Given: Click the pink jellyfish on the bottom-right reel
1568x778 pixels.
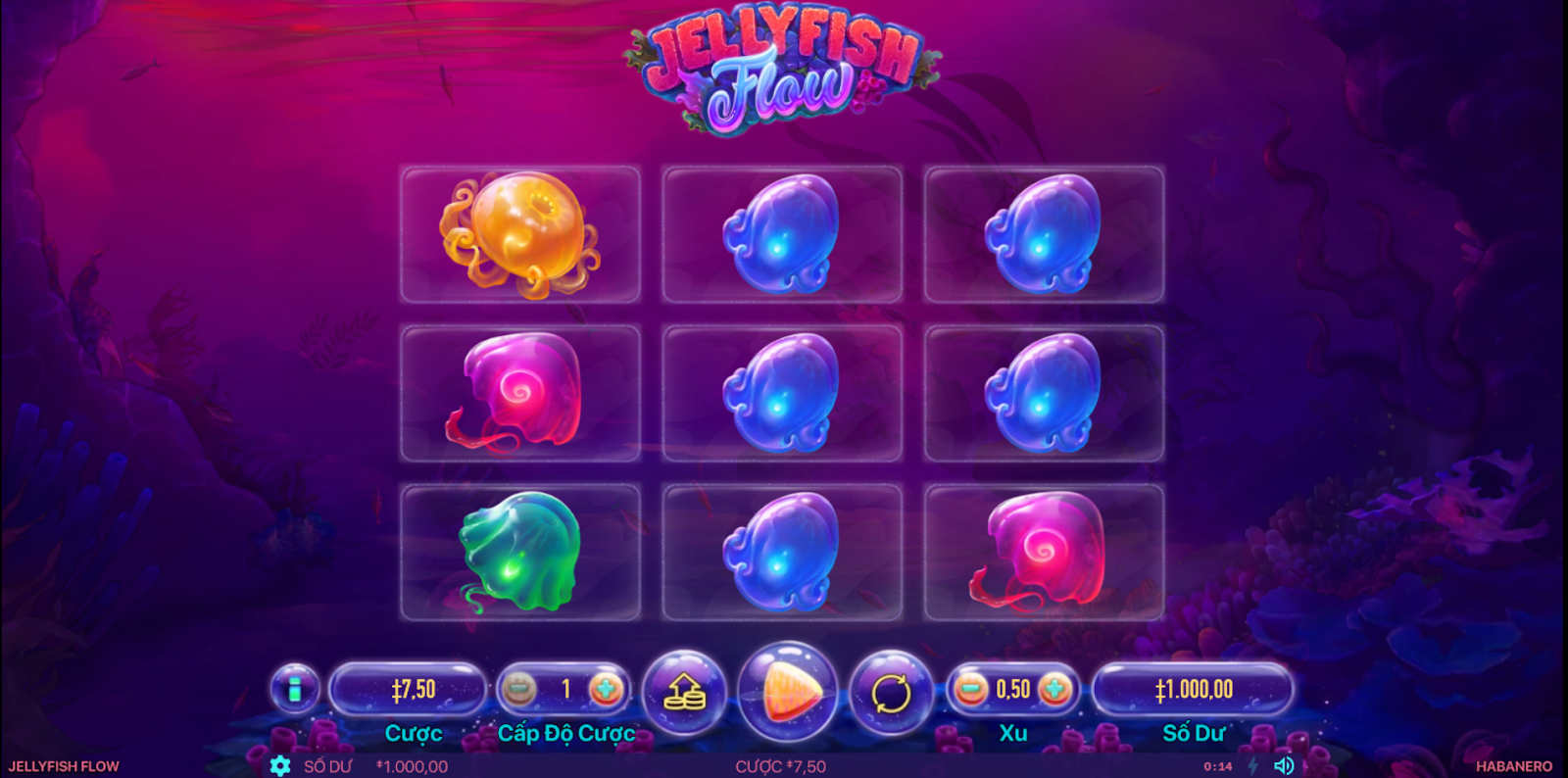Looking at the screenshot, I should [1044, 549].
